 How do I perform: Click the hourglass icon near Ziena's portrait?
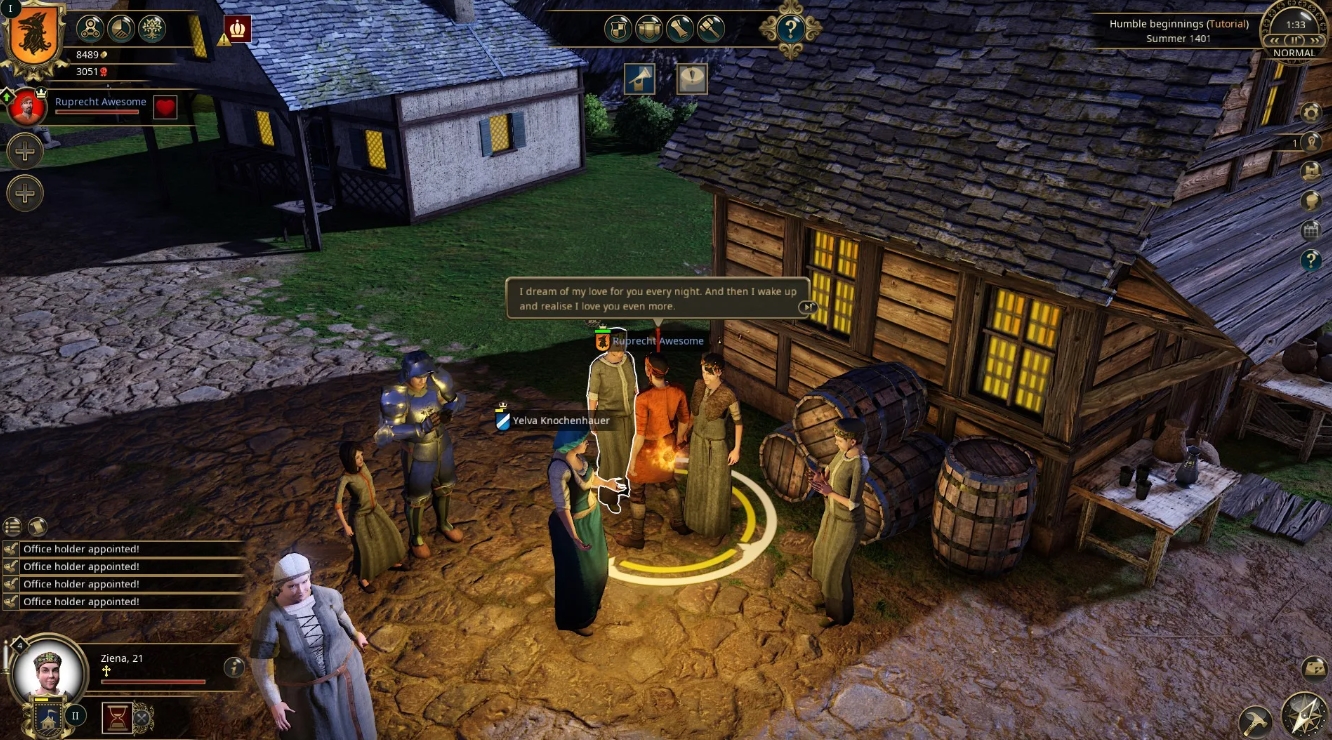point(116,716)
